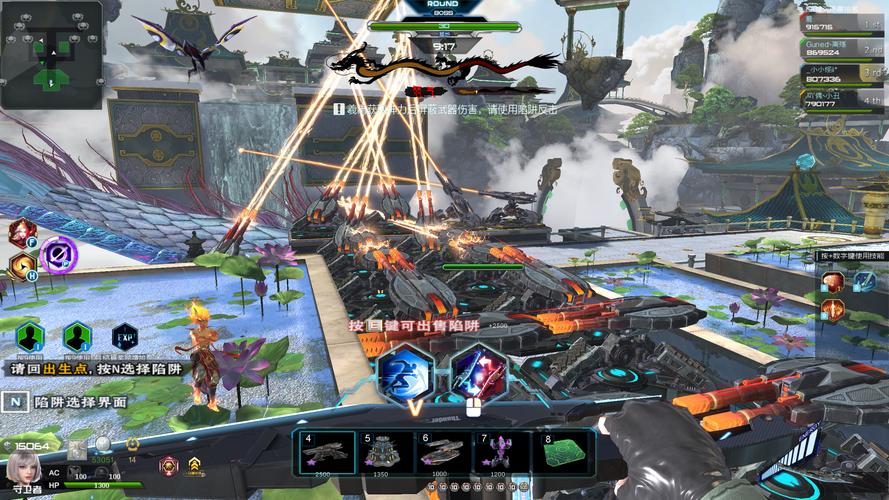The image size is (889, 500).
Task: Select trap slot 4 costing 2500
Action: tap(329, 453)
